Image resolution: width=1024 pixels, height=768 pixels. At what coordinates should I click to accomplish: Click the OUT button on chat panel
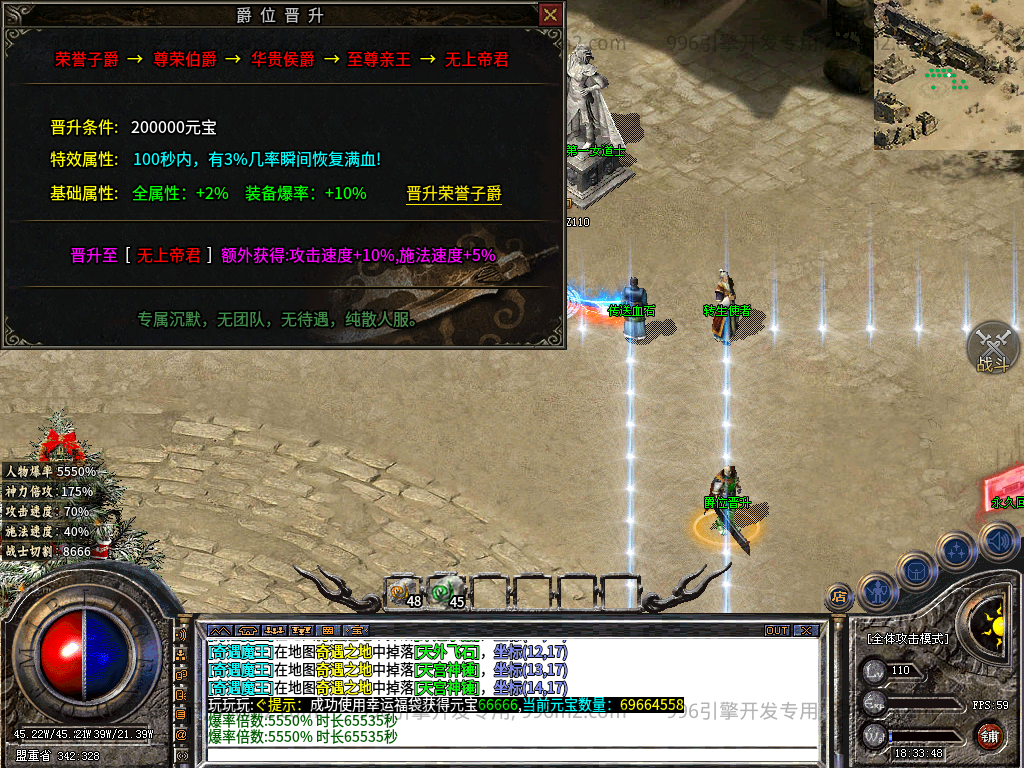point(777,631)
